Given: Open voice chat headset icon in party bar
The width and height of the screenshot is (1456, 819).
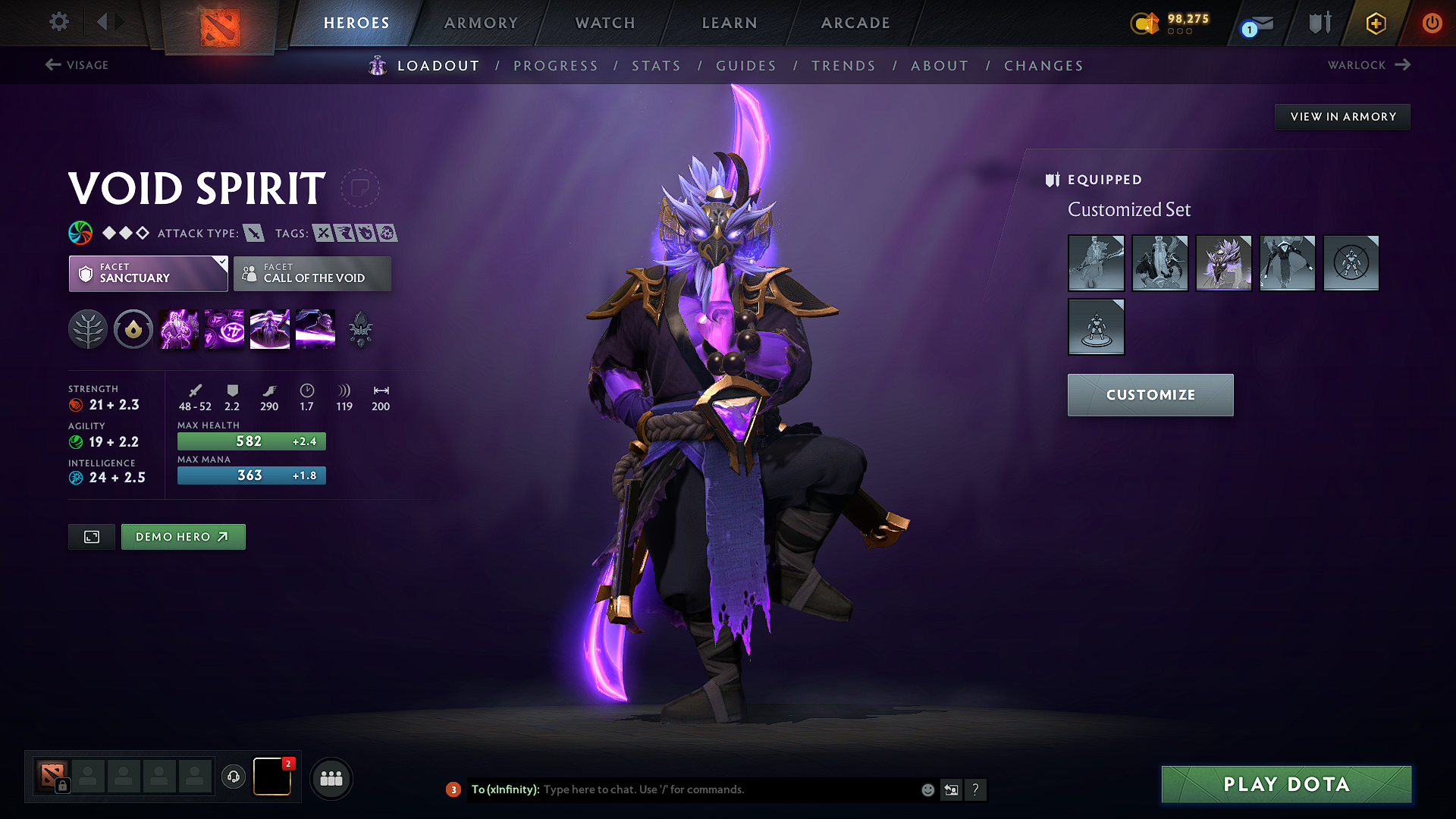Looking at the screenshot, I should (x=233, y=777).
